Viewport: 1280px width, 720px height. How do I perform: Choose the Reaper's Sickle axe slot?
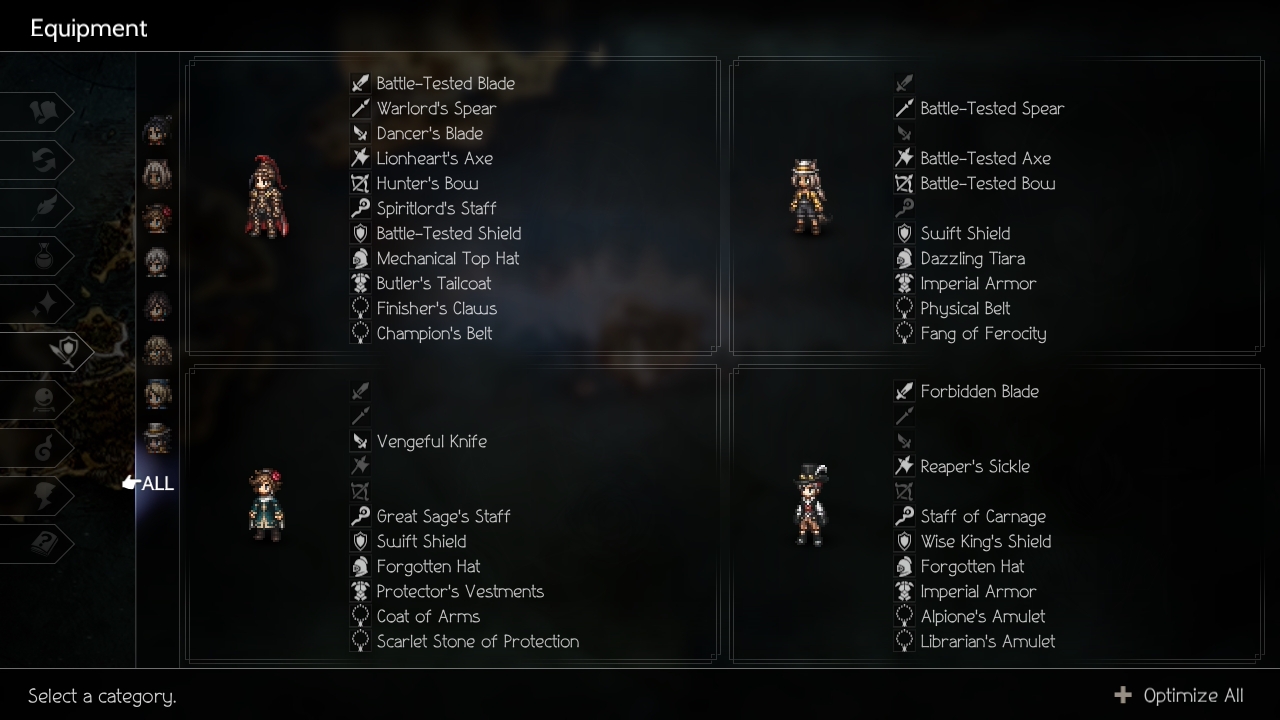click(974, 467)
